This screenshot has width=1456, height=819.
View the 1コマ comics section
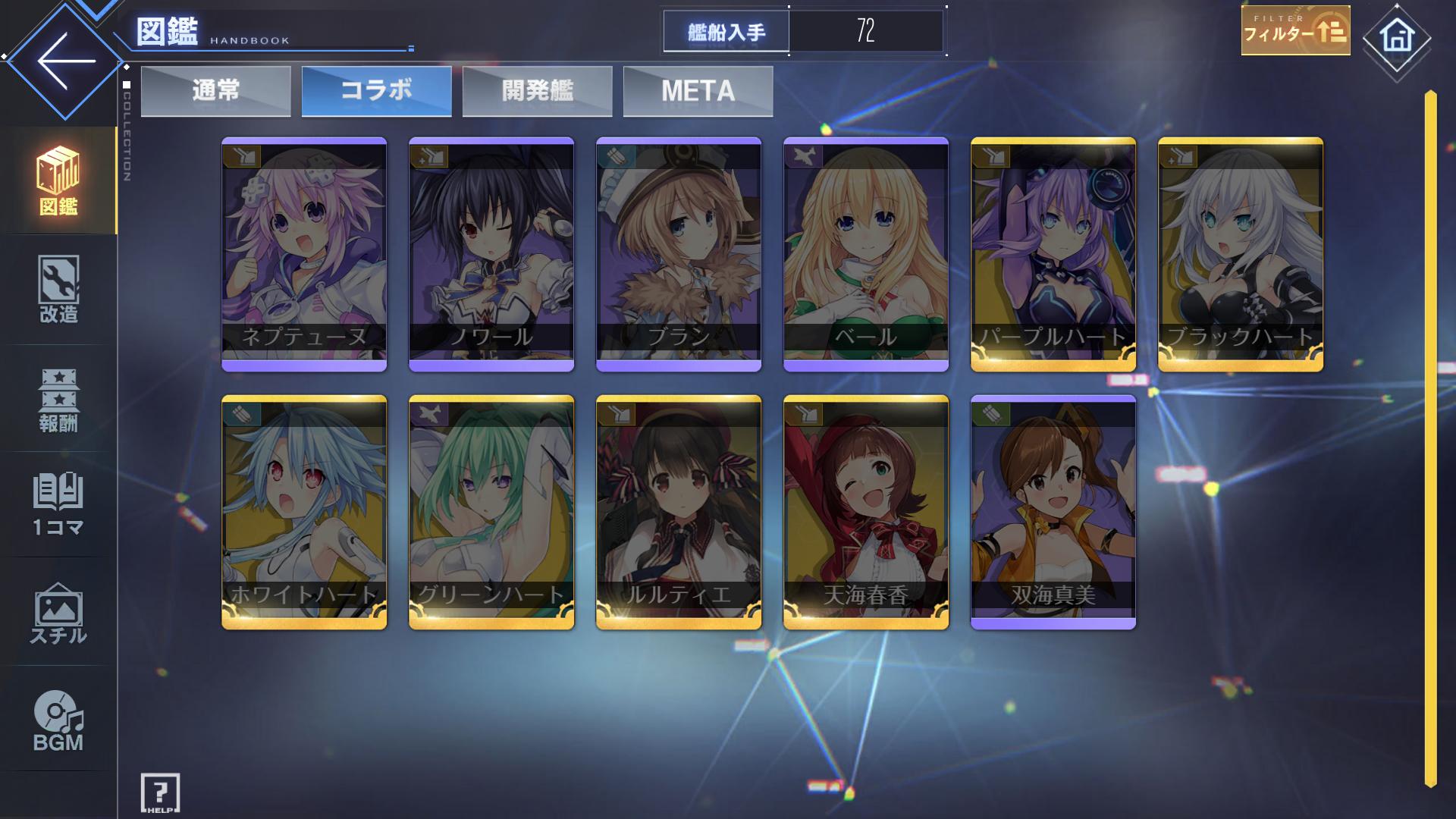click(x=58, y=504)
